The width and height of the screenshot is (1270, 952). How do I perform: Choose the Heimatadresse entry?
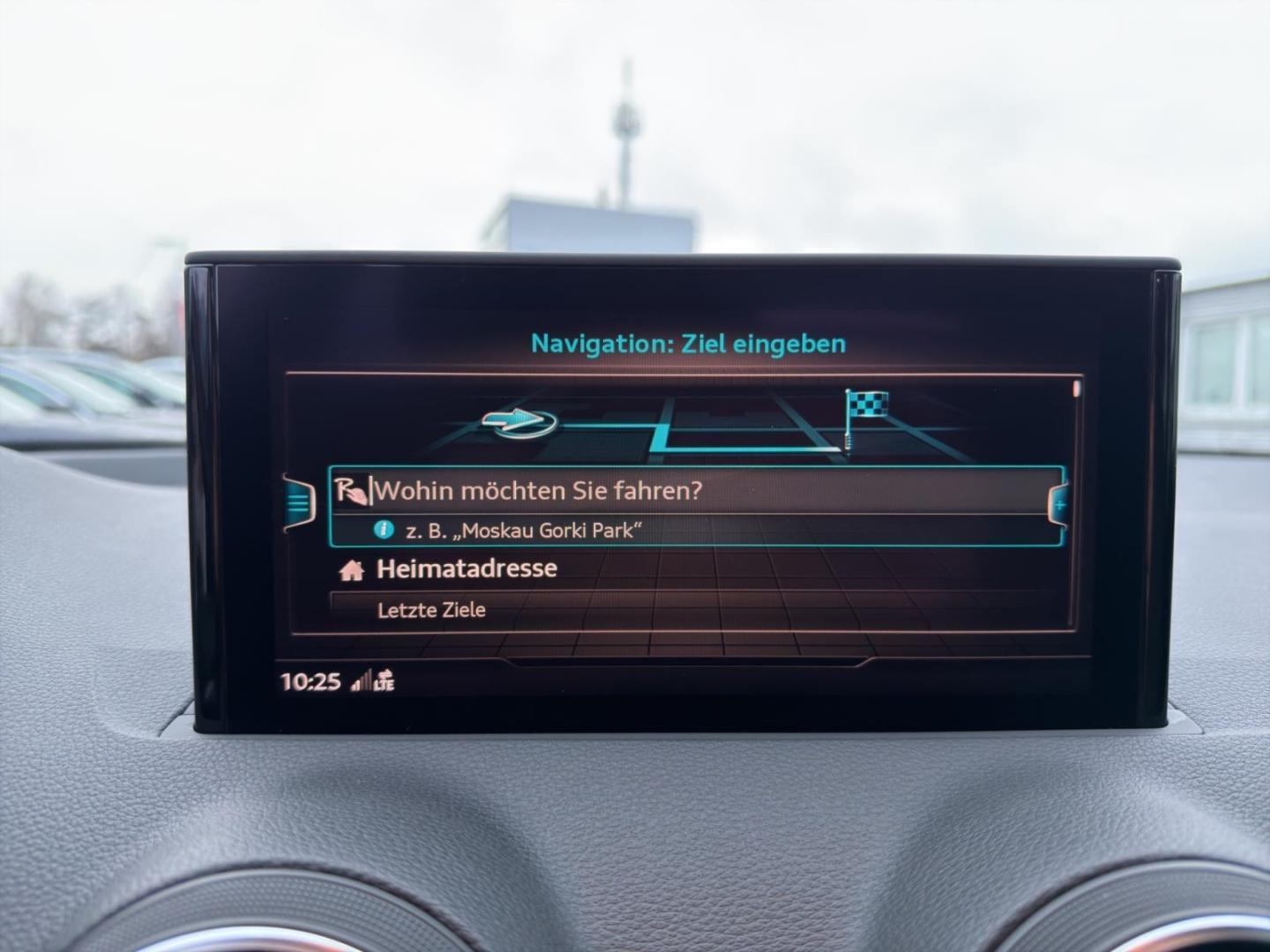pos(467,569)
